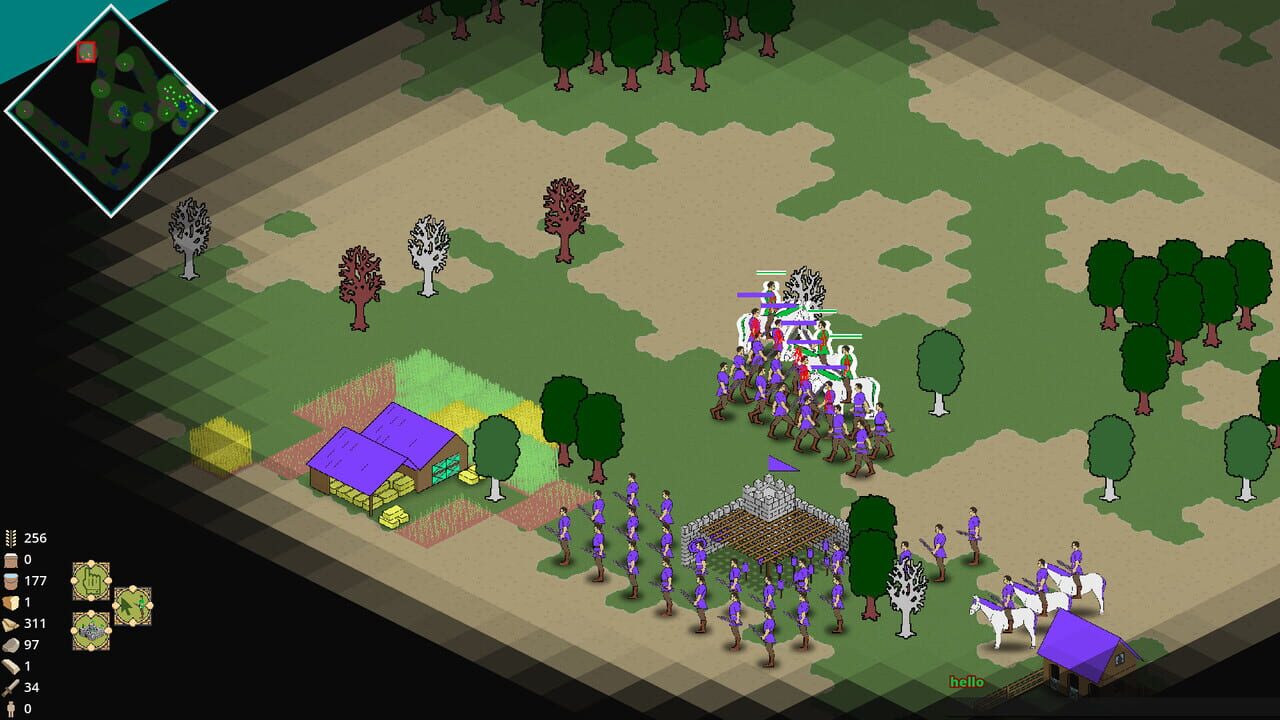Viewport: 1280px width, 720px height.
Task: Click the sack resource icon showing 0
Action: pos(10,561)
